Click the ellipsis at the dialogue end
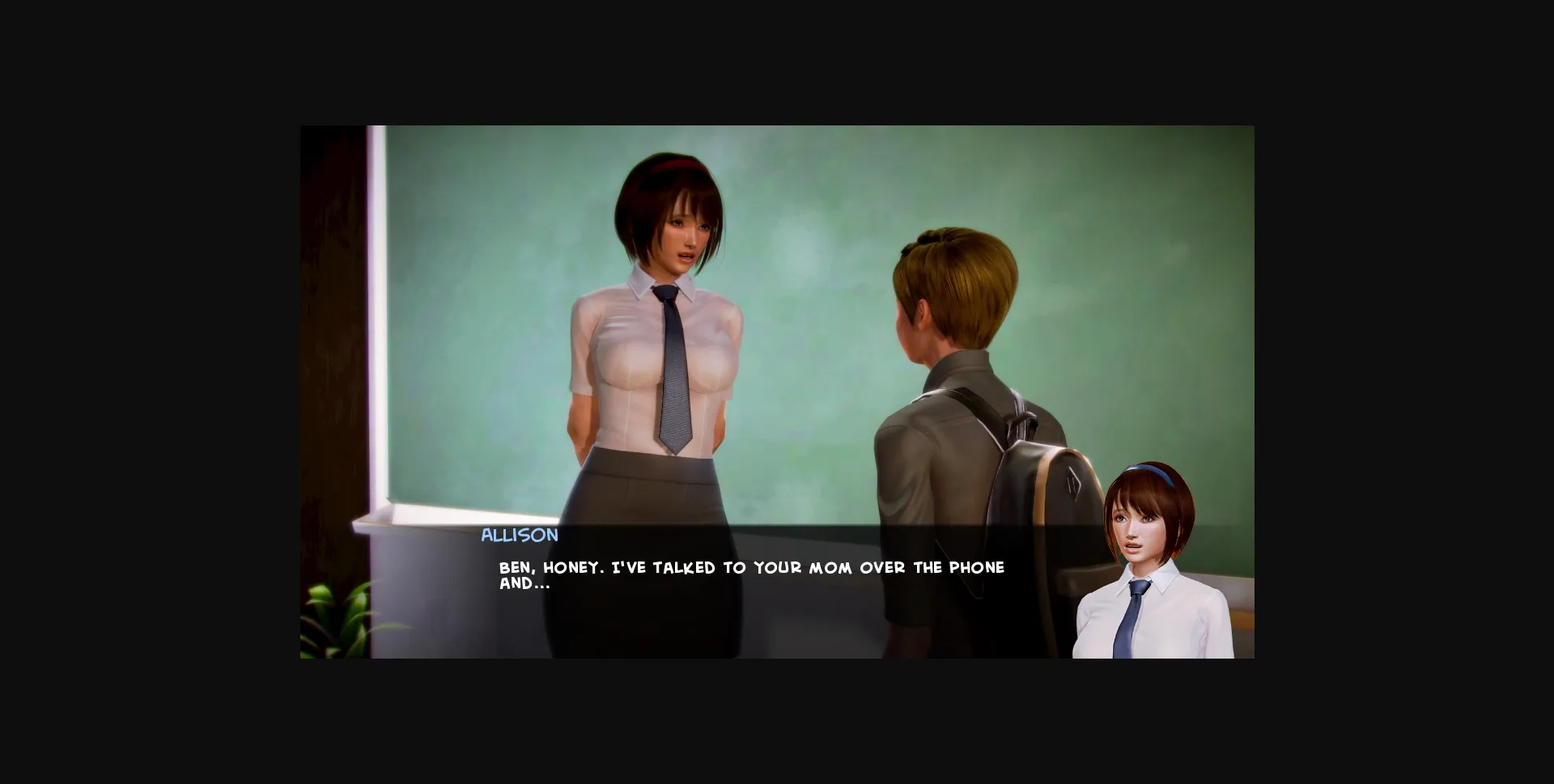The width and height of the screenshot is (1554, 784). click(x=541, y=583)
